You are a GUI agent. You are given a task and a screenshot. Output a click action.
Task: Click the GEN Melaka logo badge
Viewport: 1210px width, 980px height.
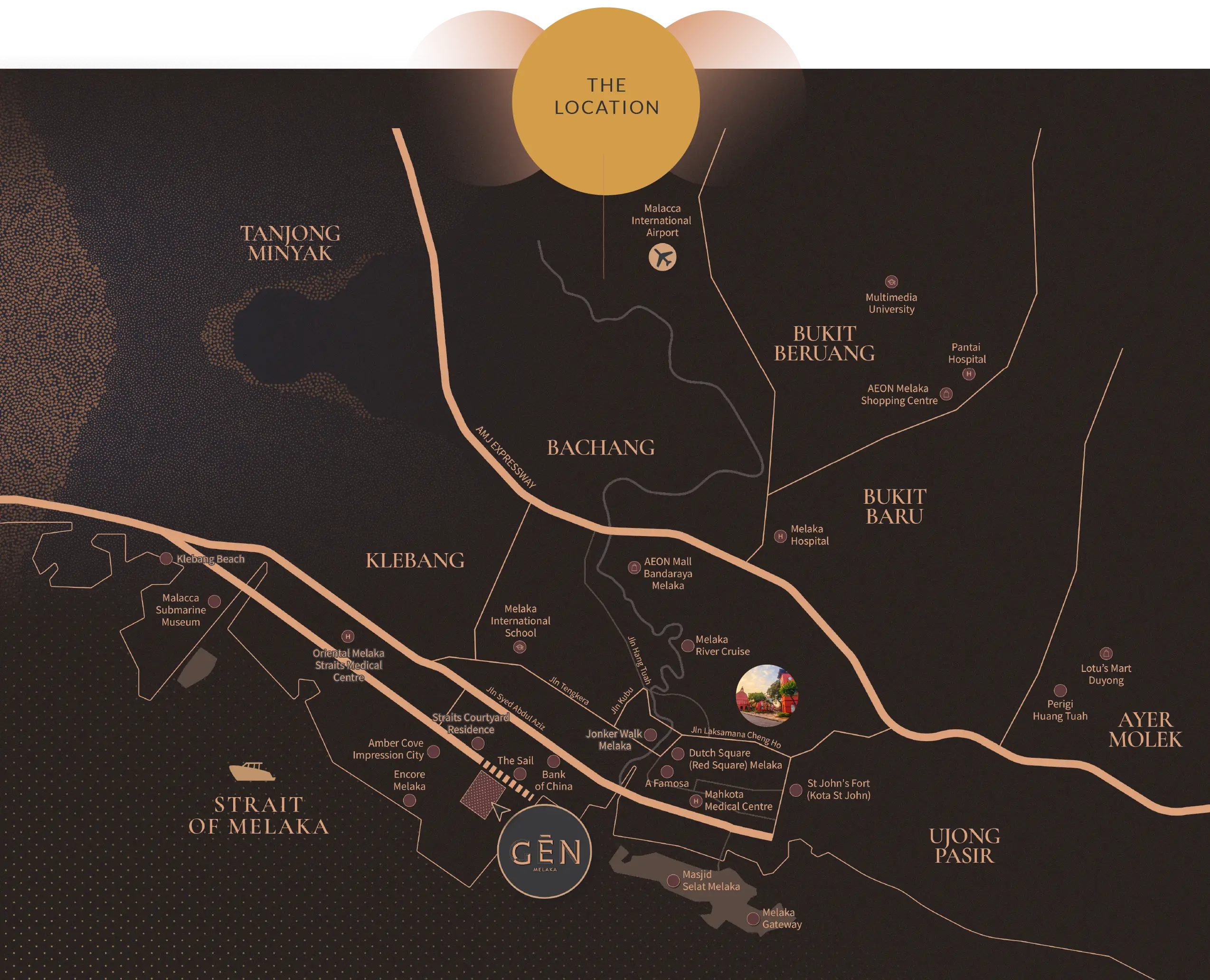545,851
